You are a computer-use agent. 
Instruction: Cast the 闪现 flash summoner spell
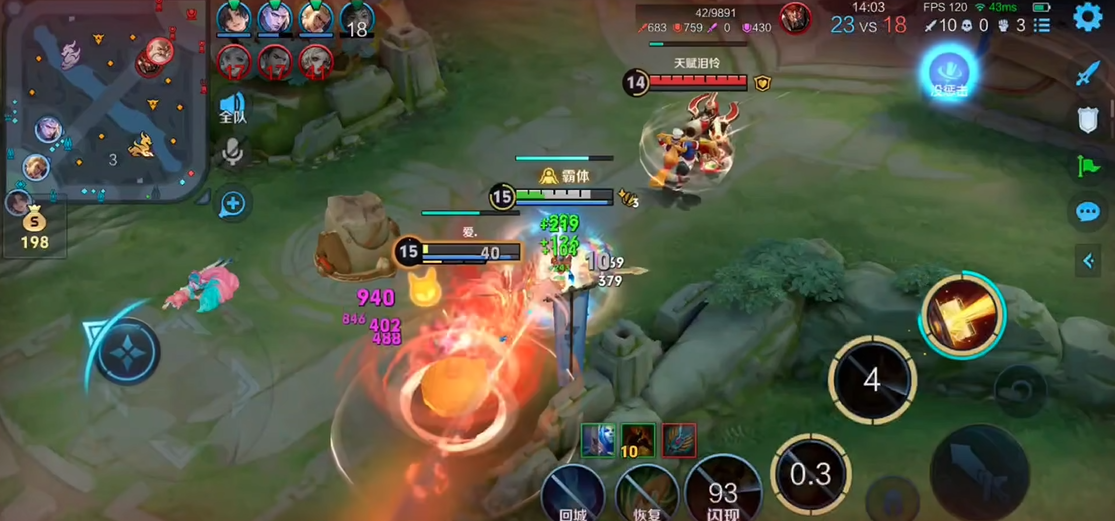point(723,492)
